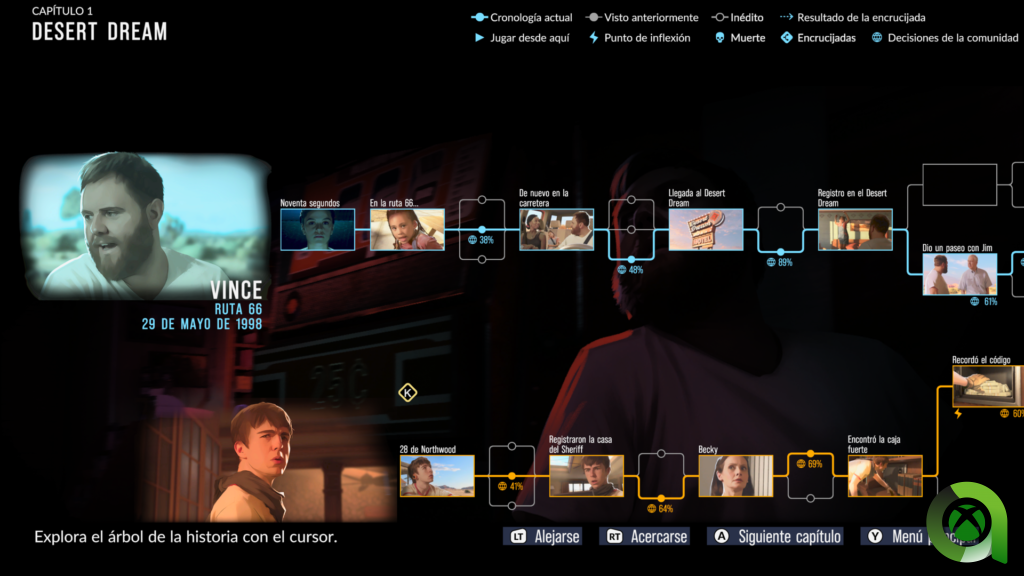Click the 64% decision branch node
The image size is (1024, 576).
[661, 497]
